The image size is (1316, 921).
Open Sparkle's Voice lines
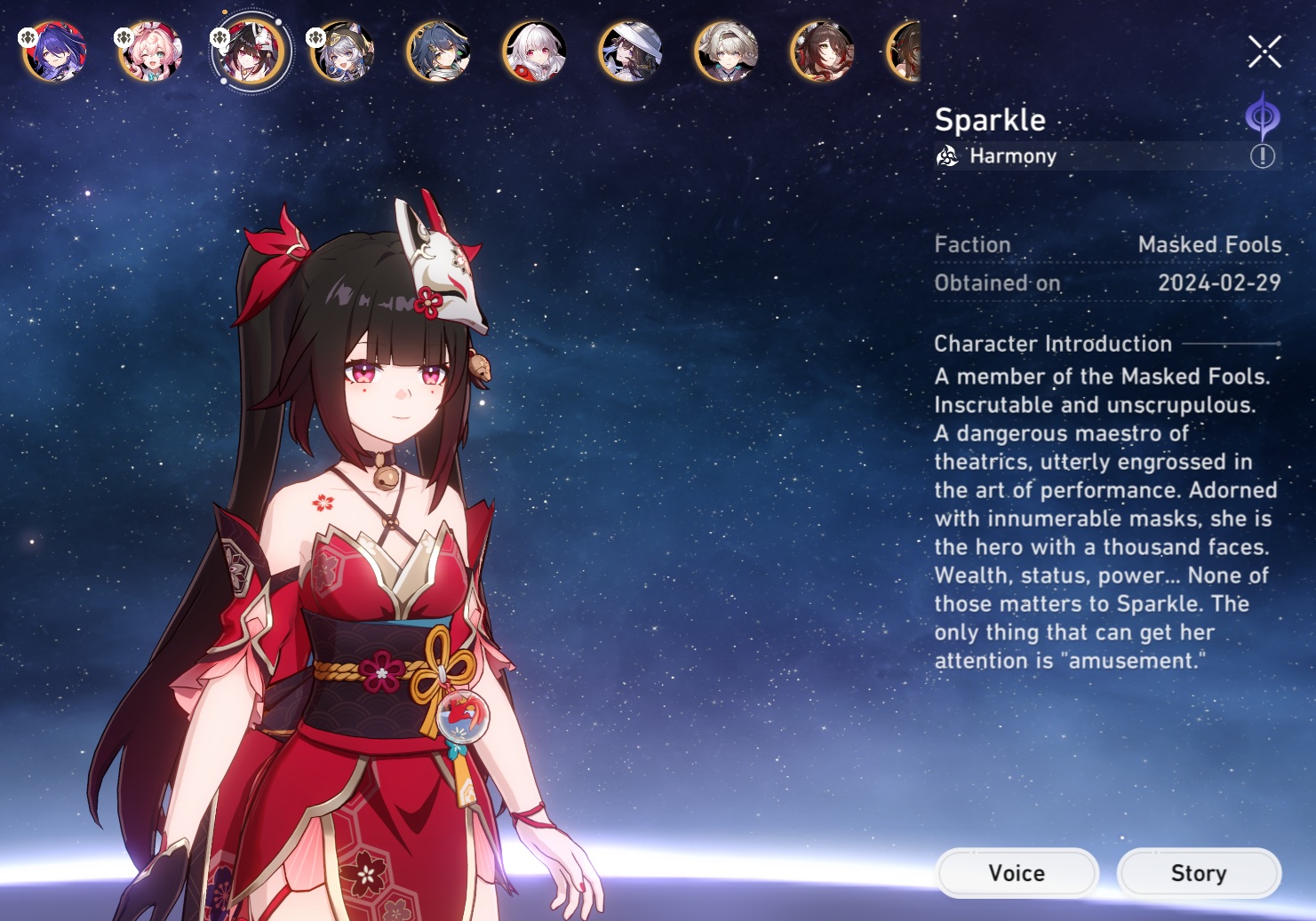coord(1017,873)
